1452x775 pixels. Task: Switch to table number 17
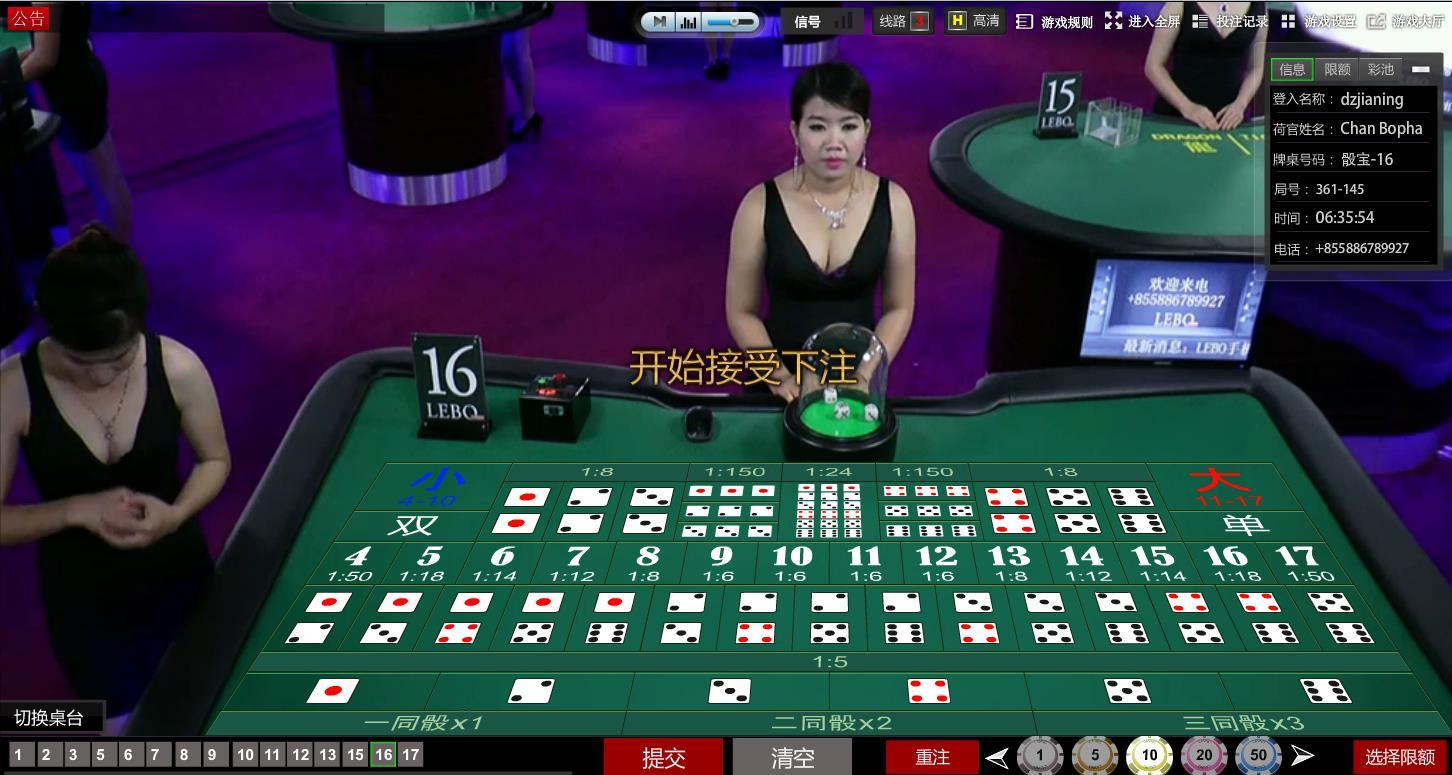[x=410, y=755]
